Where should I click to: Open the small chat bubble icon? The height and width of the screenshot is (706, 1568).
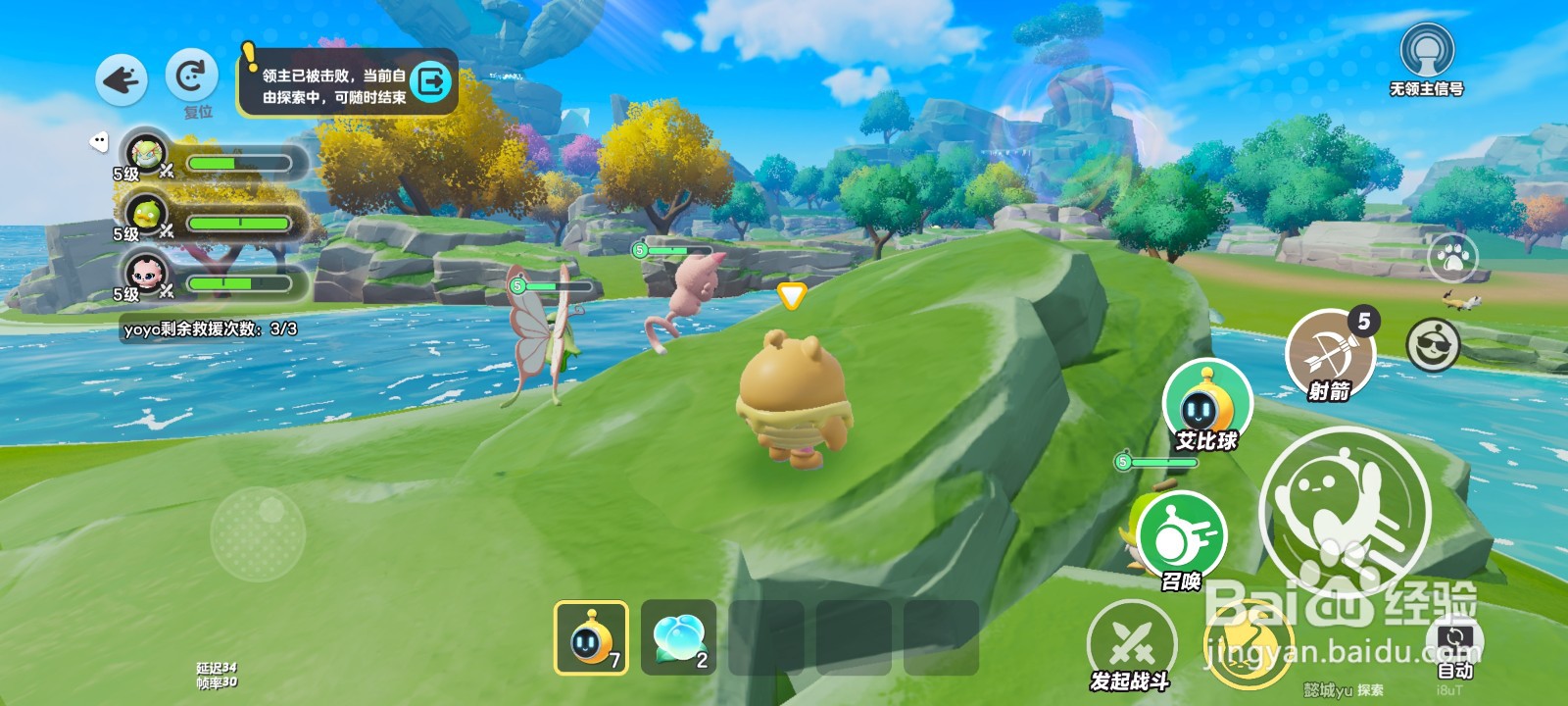click(x=99, y=142)
